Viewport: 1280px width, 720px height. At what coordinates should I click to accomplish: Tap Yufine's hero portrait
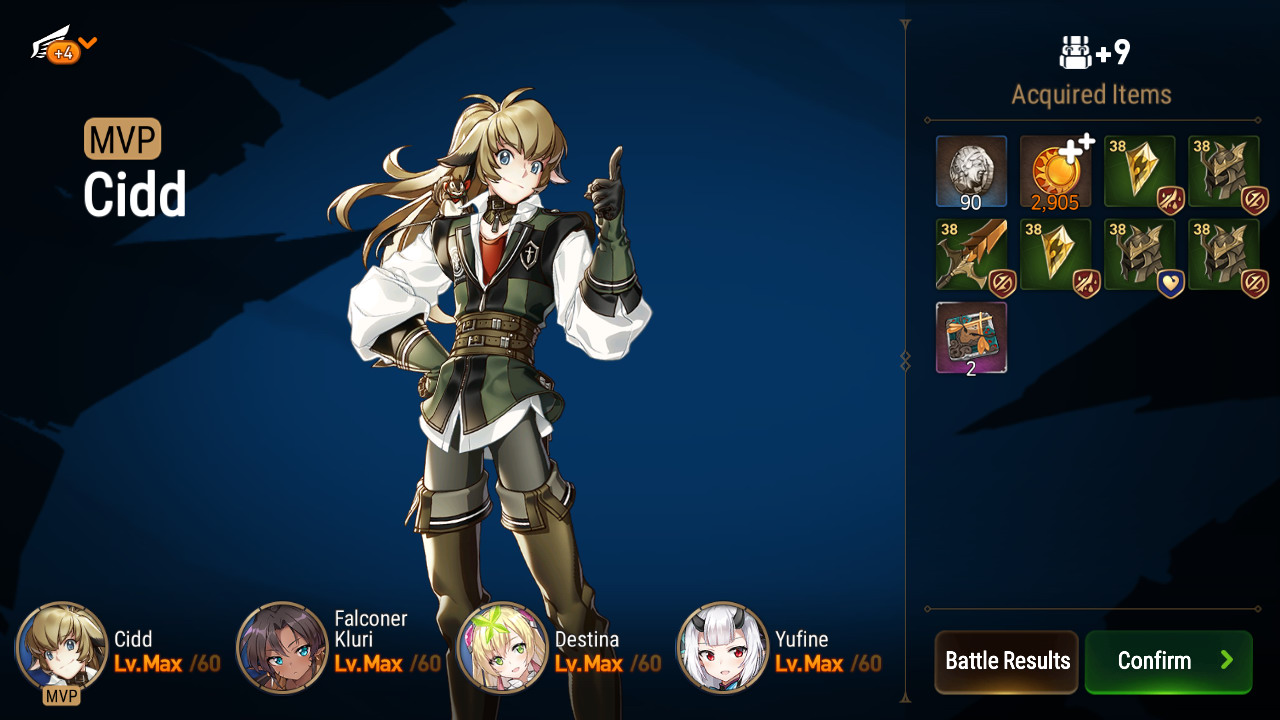point(723,647)
